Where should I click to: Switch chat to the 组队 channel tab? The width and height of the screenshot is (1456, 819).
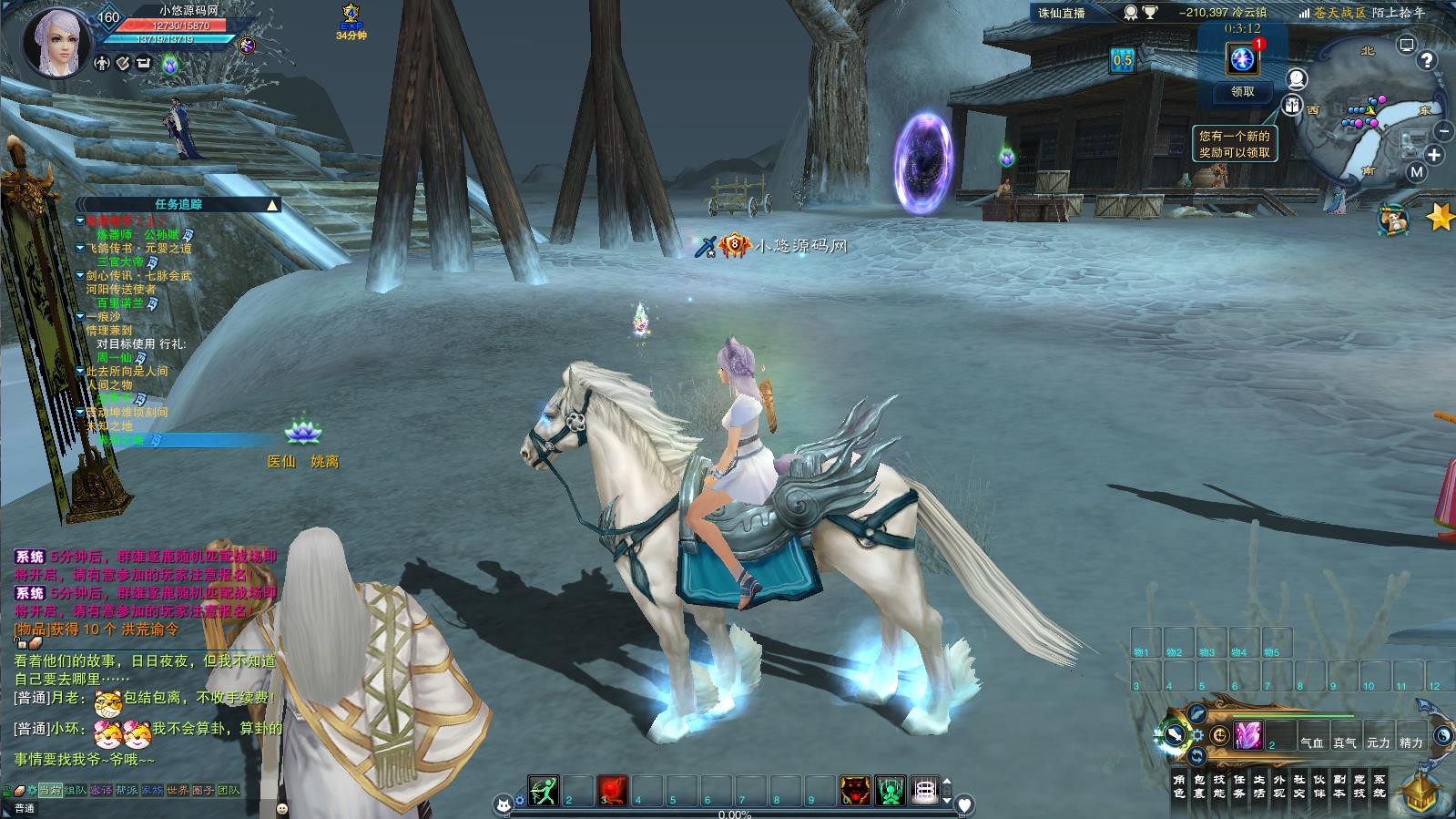76,790
